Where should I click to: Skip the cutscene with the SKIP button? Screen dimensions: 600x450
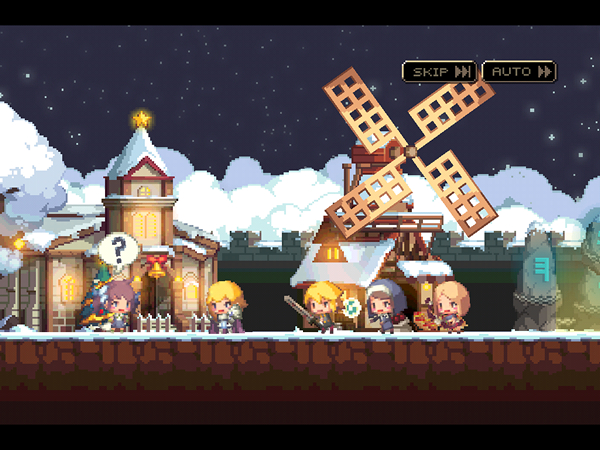tap(438, 72)
